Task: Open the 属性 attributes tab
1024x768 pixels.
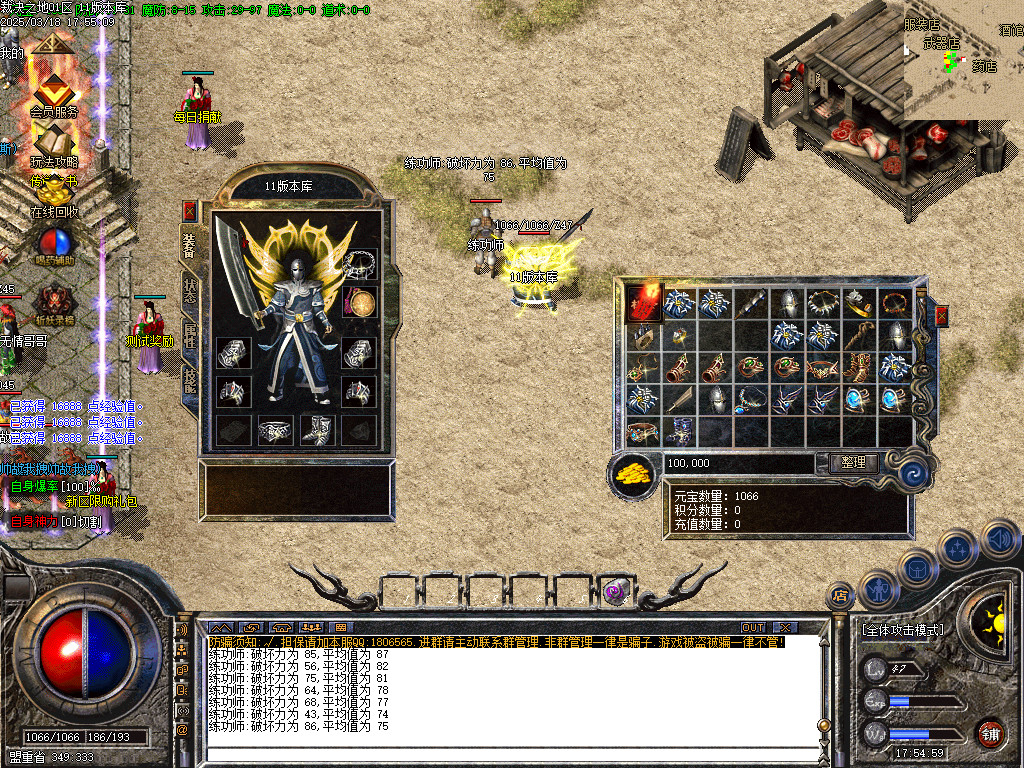Action: [x=190, y=335]
